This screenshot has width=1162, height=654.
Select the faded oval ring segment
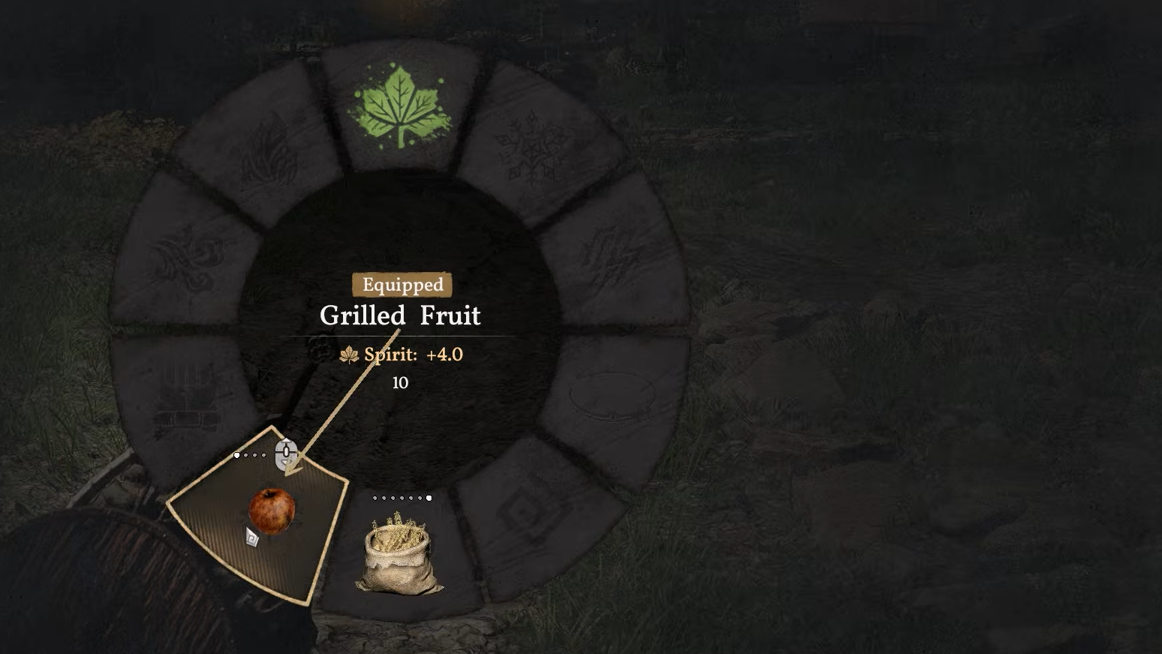coord(612,393)
